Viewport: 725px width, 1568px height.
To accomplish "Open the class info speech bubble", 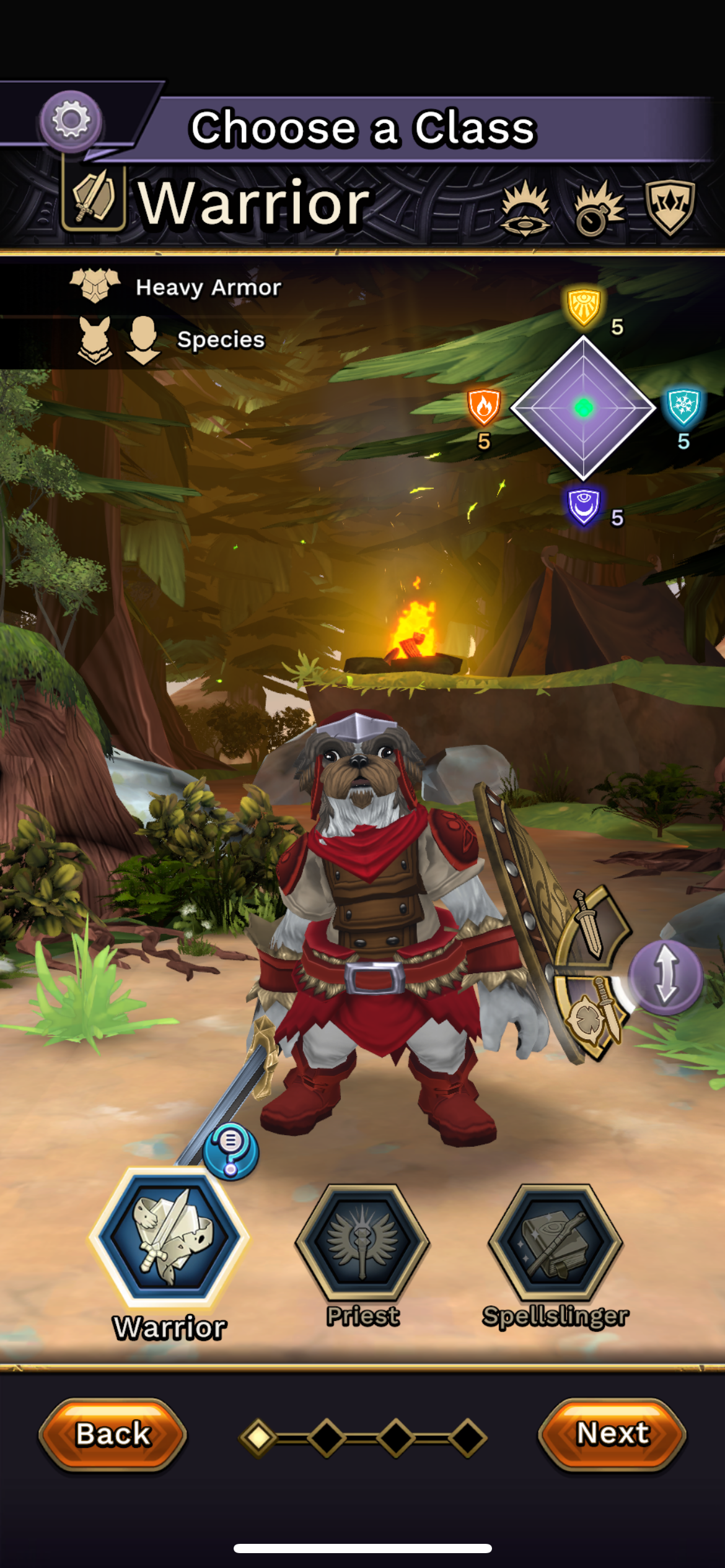I will pos(231,1151).
